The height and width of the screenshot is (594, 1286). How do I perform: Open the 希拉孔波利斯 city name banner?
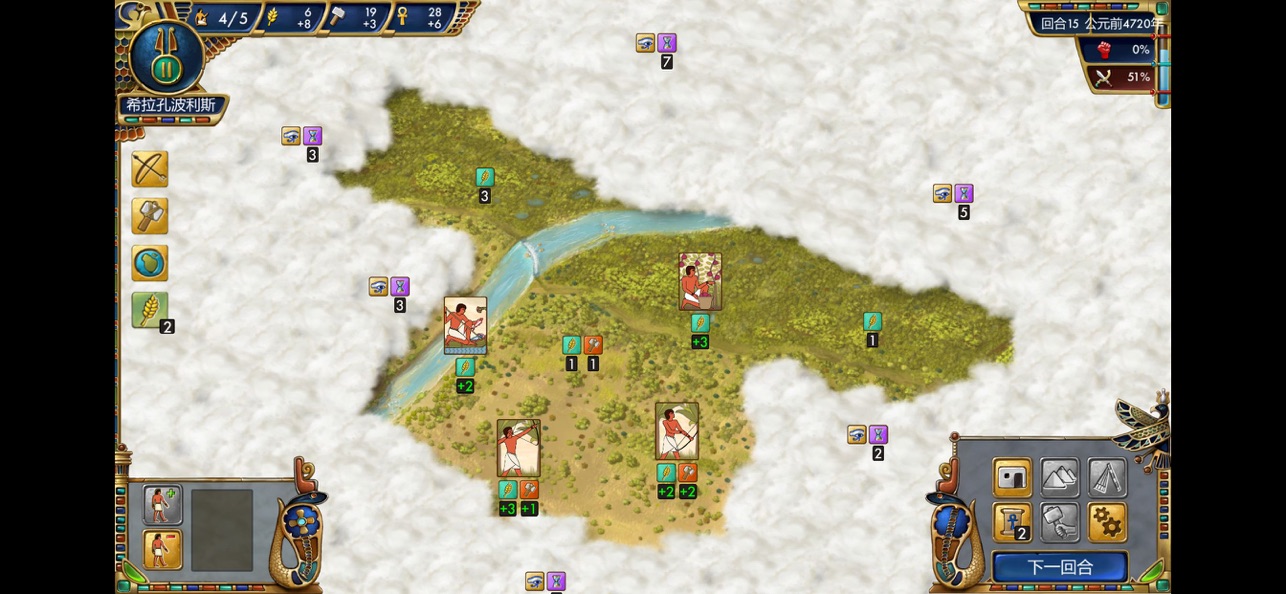[171, 105]
